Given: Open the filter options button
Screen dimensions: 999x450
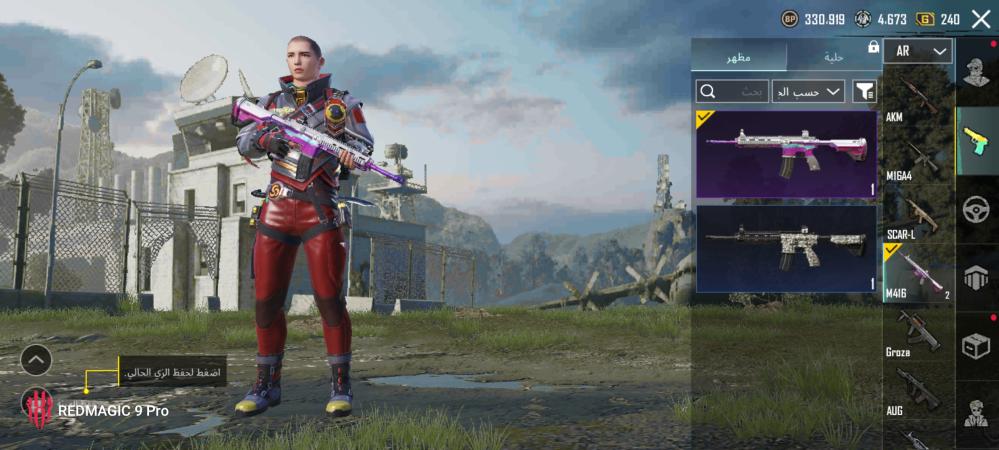Looking at the screenshot, I should coord(864,92).
